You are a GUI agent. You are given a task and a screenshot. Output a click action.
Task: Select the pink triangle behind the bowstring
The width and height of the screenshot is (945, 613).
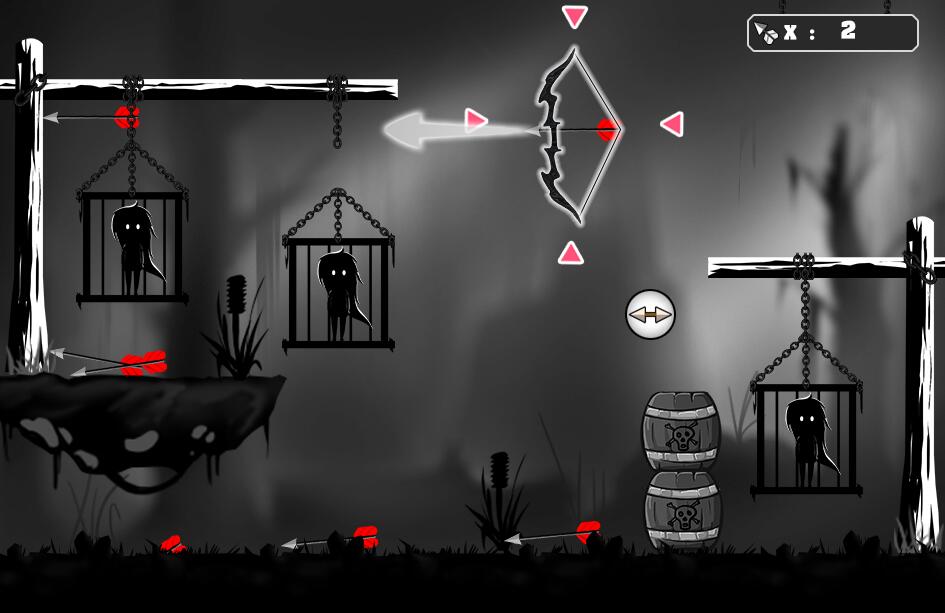point(672,124)
